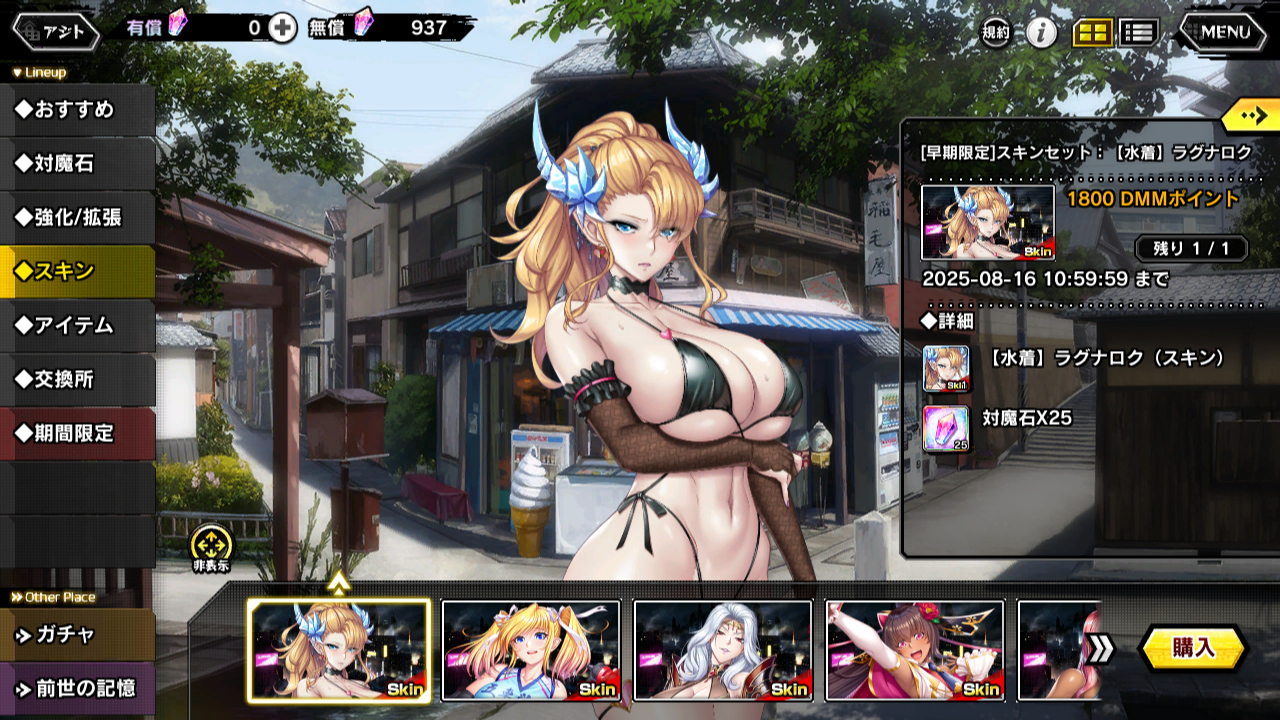Open 前世の記憶 from Other Place
1280x720 pixels.
76,689
